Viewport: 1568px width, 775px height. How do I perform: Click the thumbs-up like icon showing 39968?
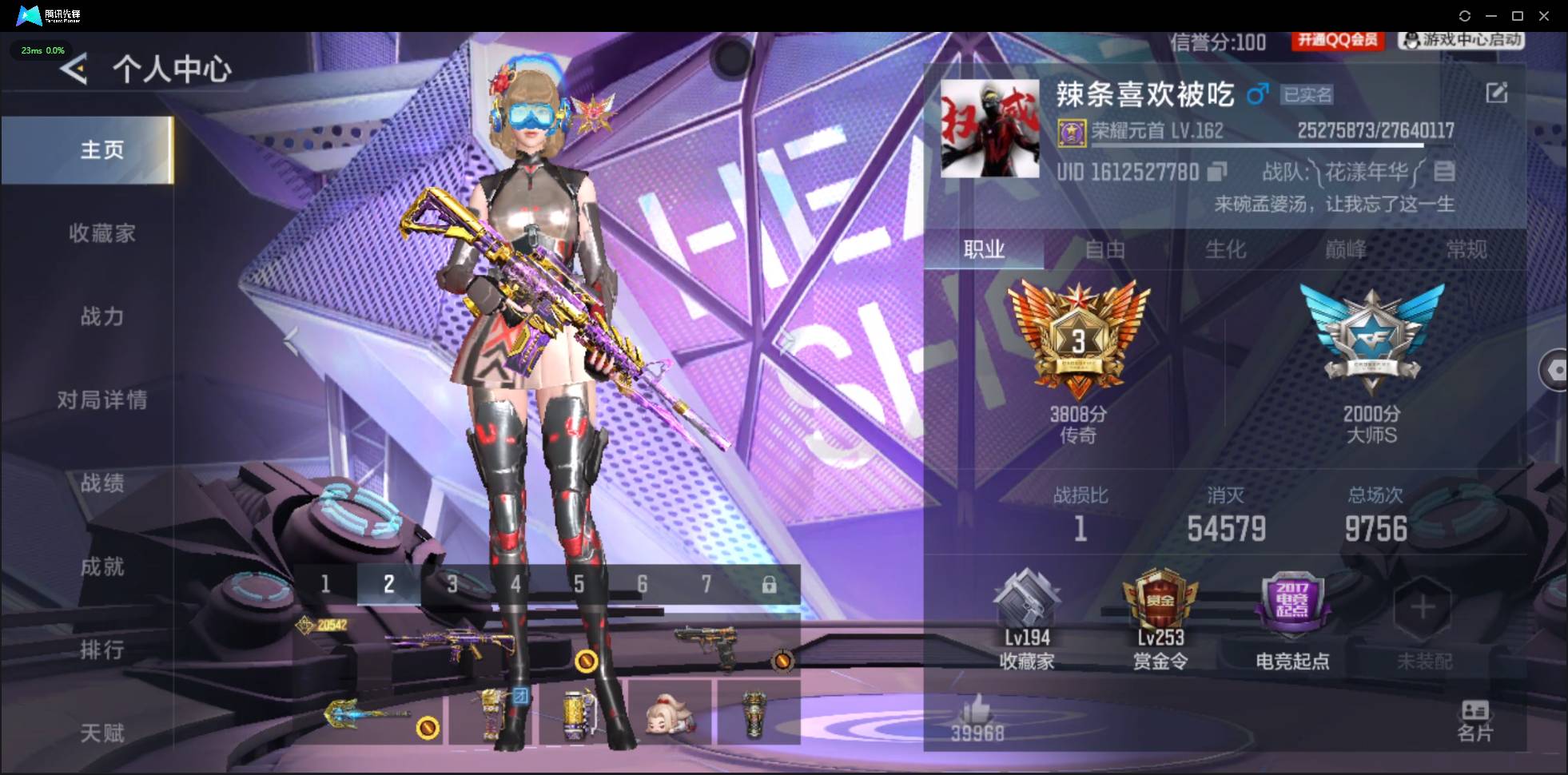coord(978,715)
